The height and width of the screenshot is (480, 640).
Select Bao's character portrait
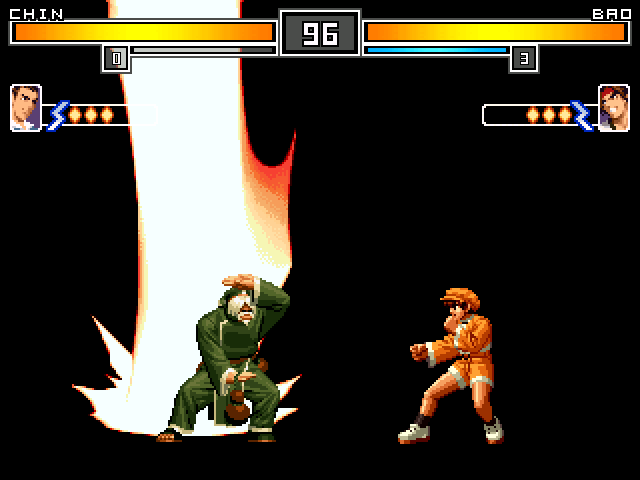pos(613,108)
